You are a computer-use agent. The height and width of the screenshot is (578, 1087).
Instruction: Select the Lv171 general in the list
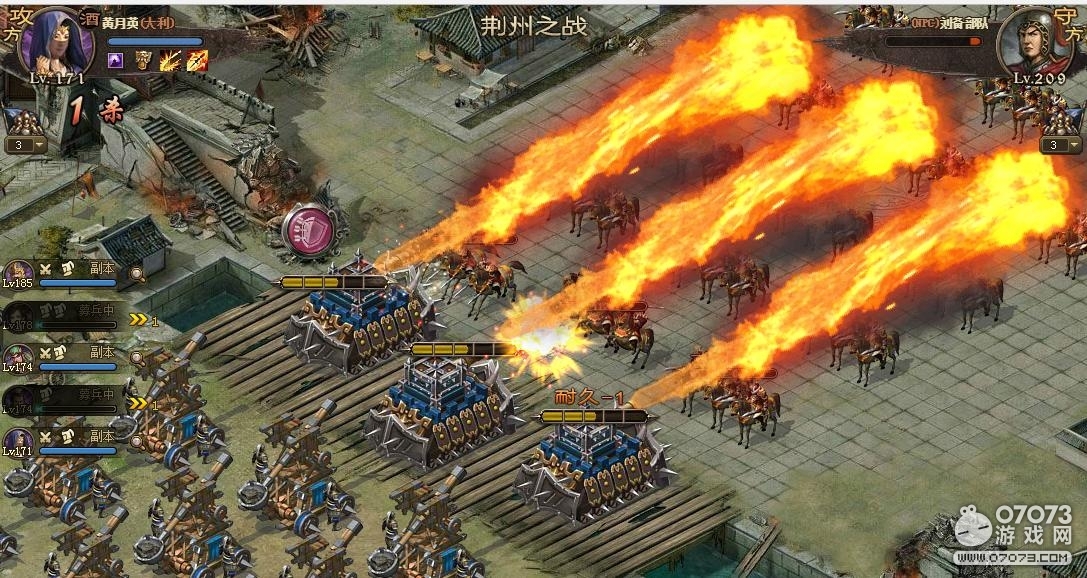(x=17, y=440)
